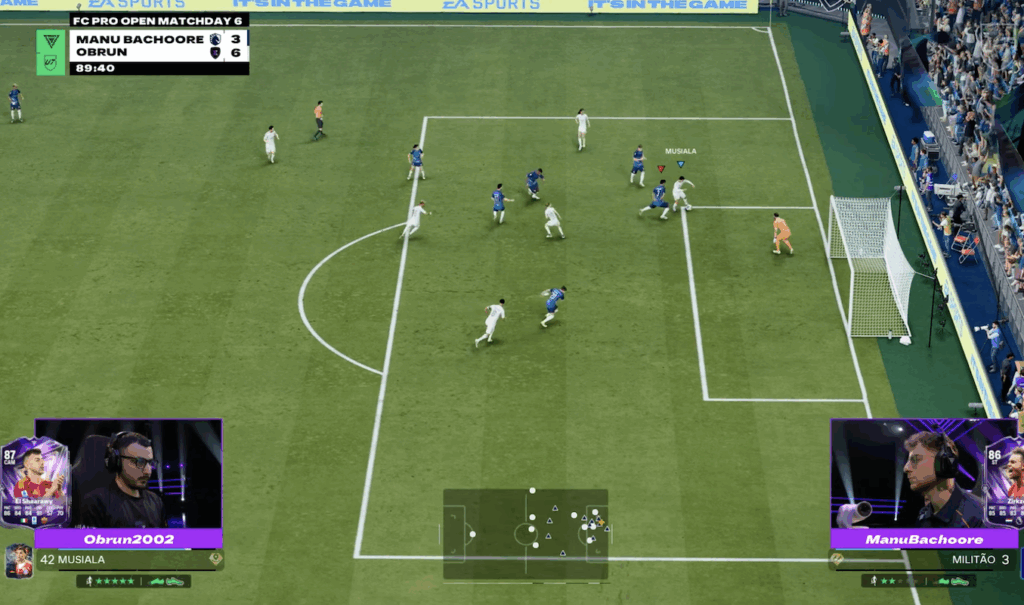Click the ManuBachoore name banner
The height and width of the screenshot is (605, 1024).
(x=924, y=539)
